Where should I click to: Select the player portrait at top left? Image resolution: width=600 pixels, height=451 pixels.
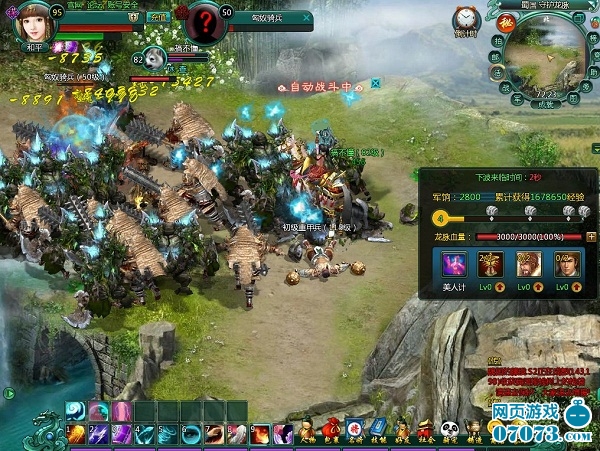33,22
